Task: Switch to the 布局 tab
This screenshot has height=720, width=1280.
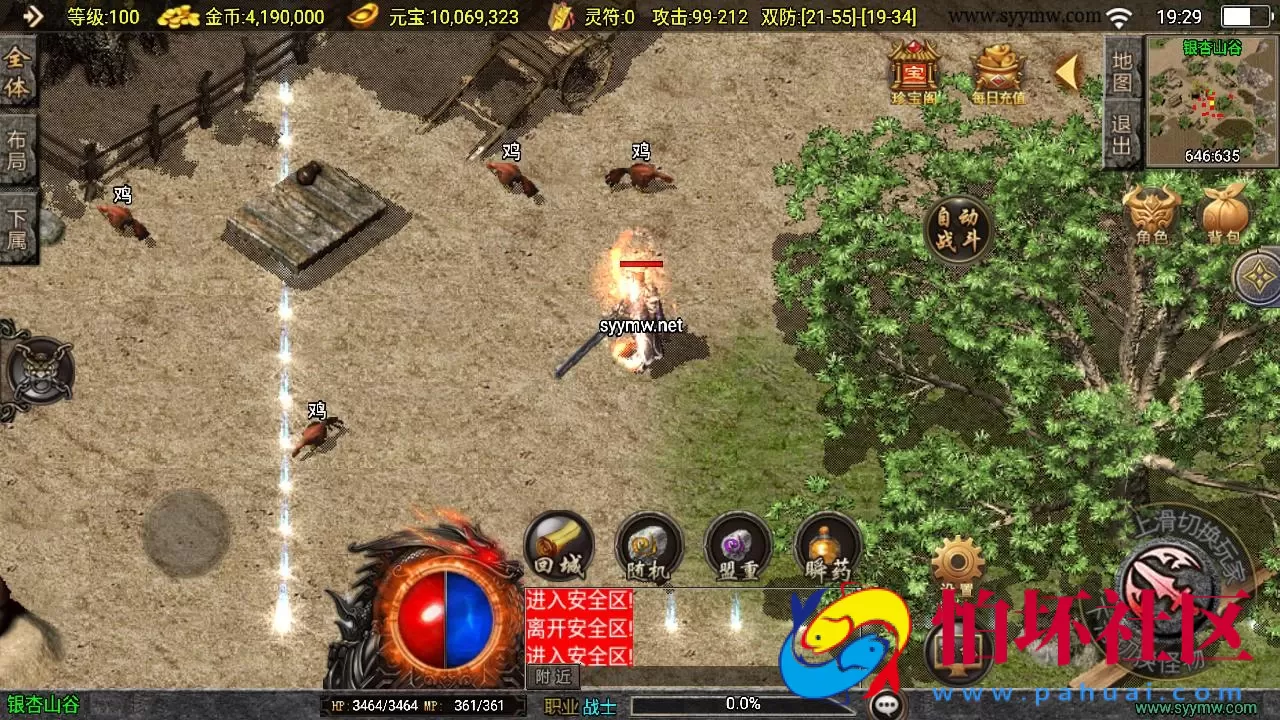Action: click(18, 149)
